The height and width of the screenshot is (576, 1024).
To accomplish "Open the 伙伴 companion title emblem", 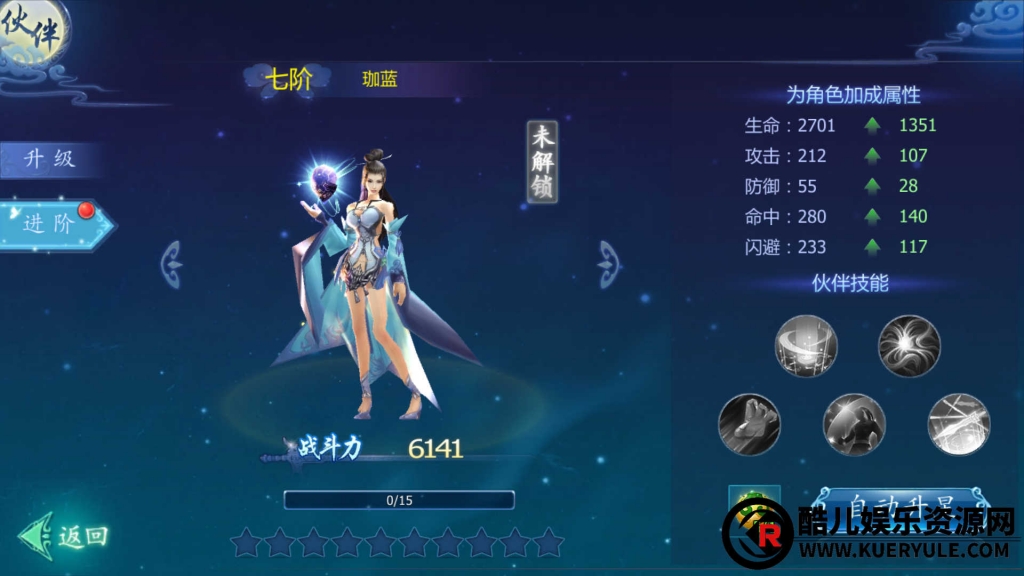I will (x=33, y=32).
